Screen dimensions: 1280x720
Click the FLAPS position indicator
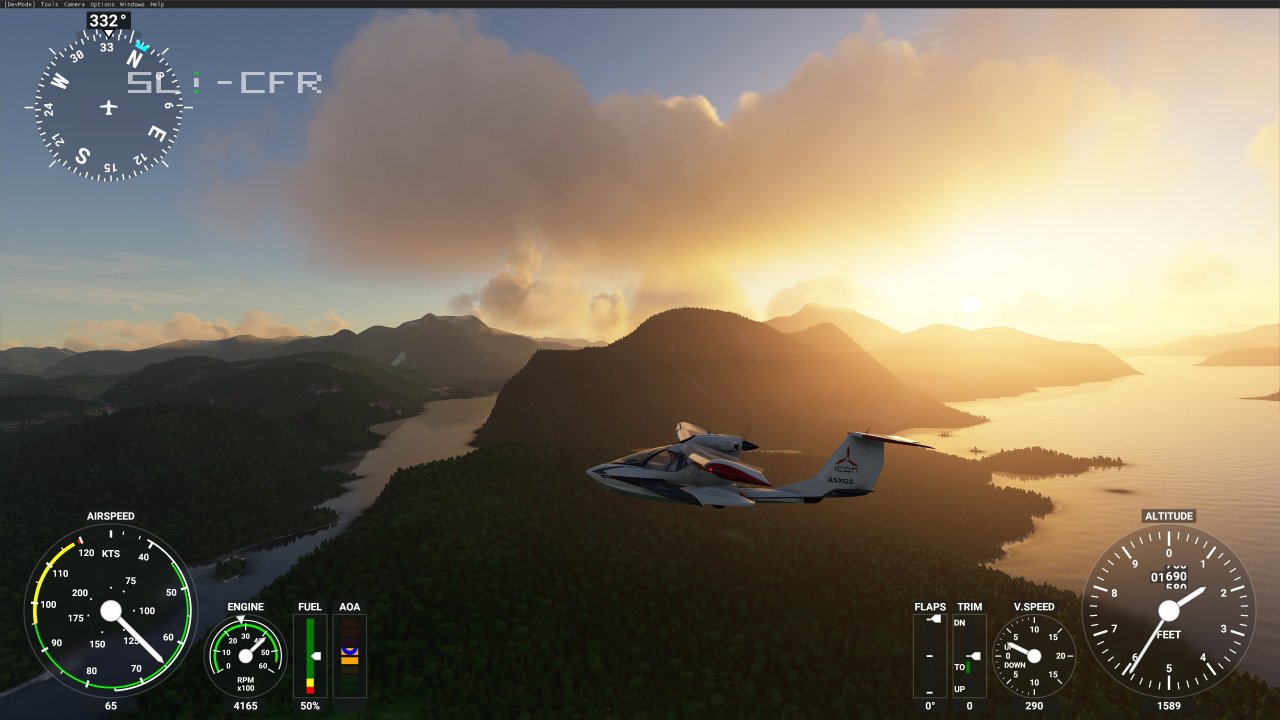[929, 655]
